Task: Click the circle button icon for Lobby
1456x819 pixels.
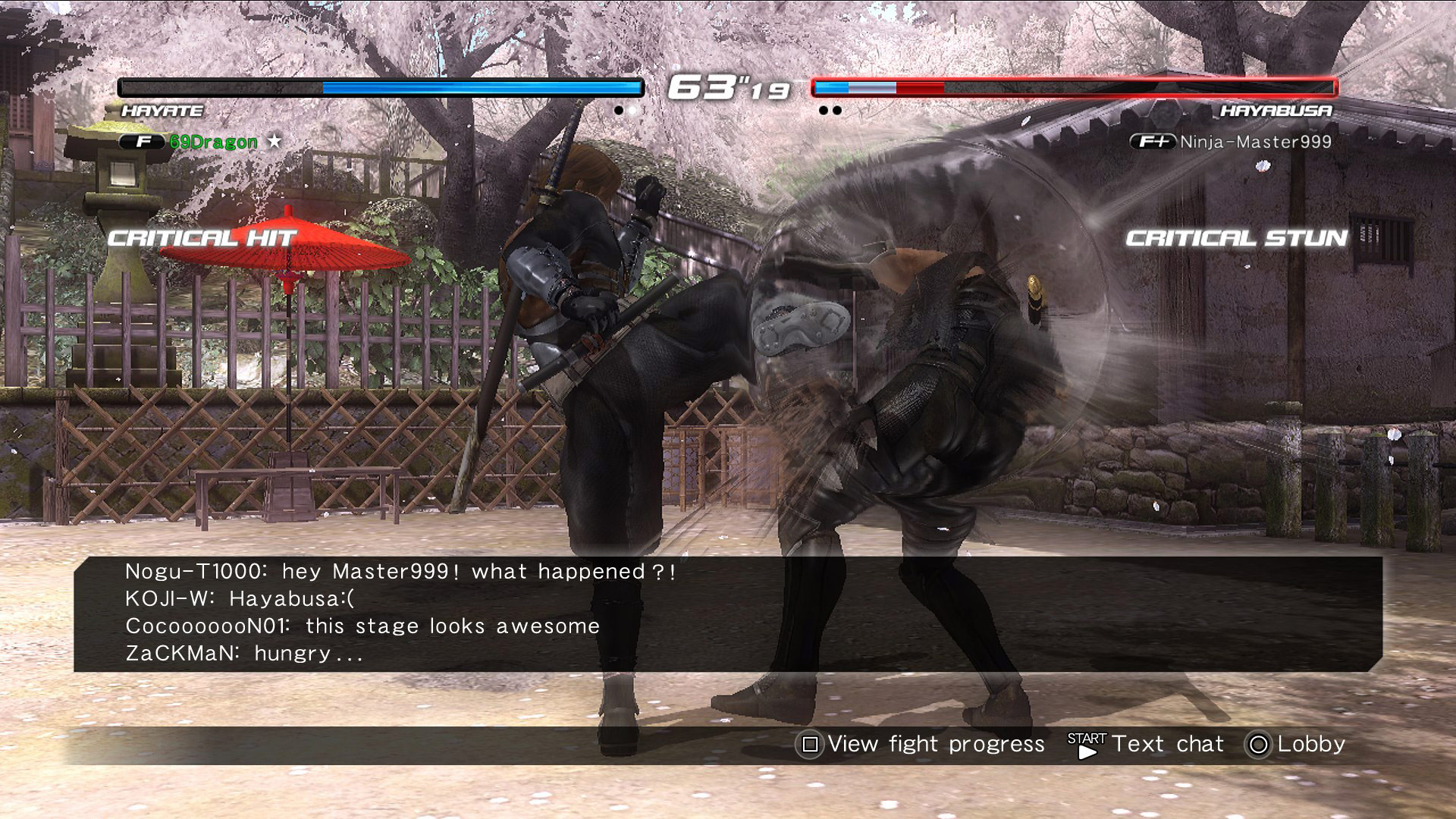Action: pyautogui.click(x=1258, y=745)
